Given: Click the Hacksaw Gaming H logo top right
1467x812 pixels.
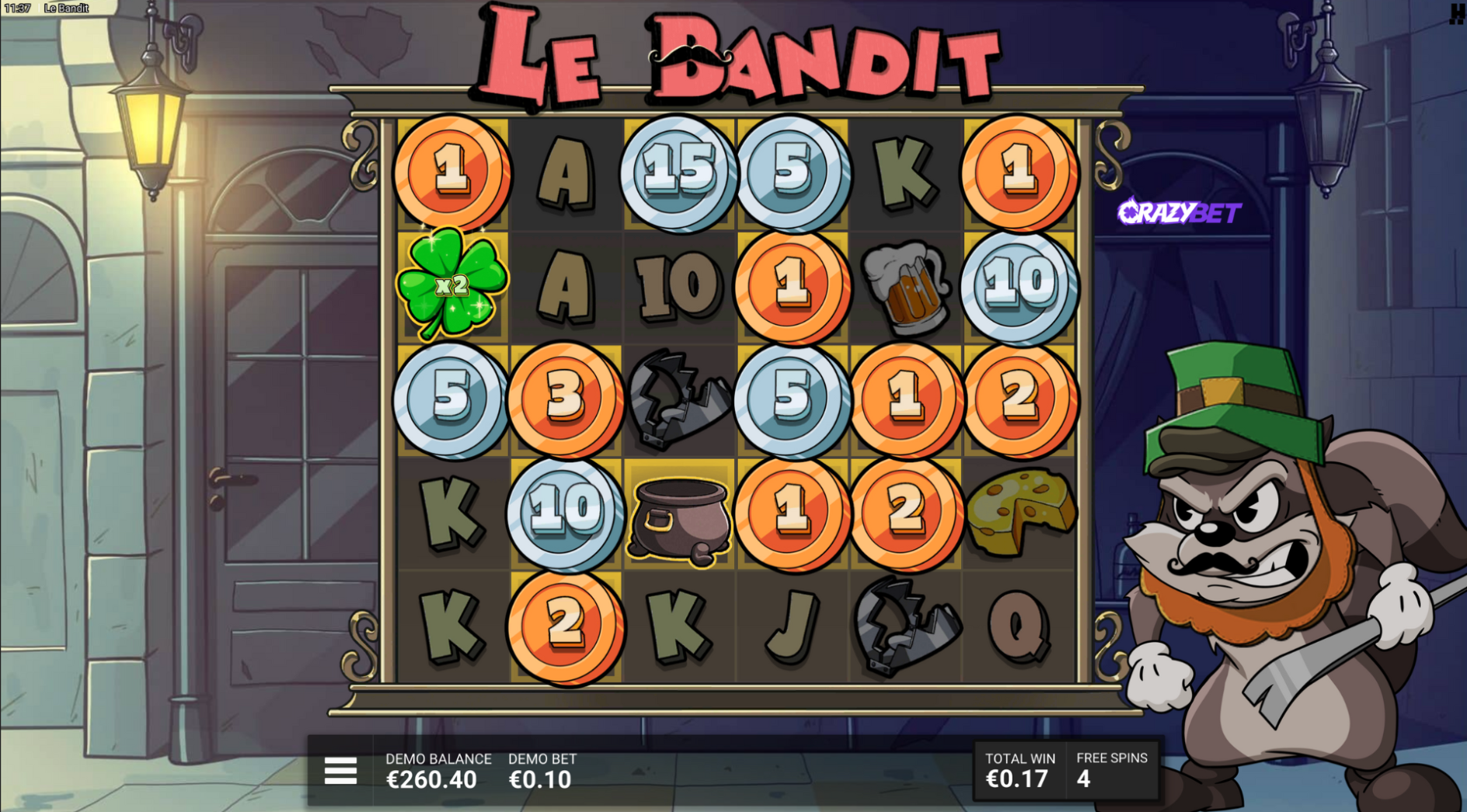Looking at the screenshot, I should click(x=1458, y=12).
